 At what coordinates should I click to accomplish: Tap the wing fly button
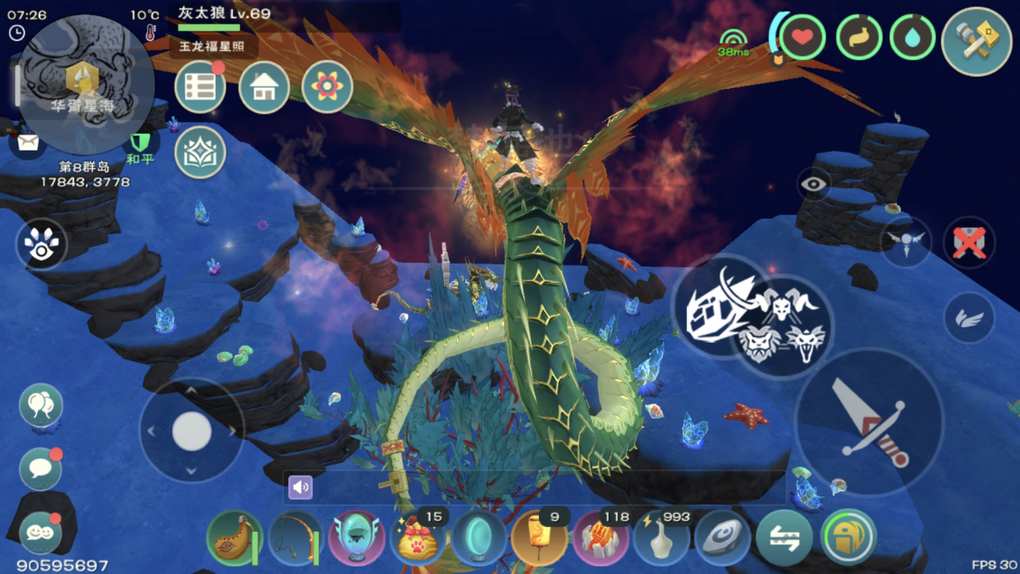click(969, 318)
